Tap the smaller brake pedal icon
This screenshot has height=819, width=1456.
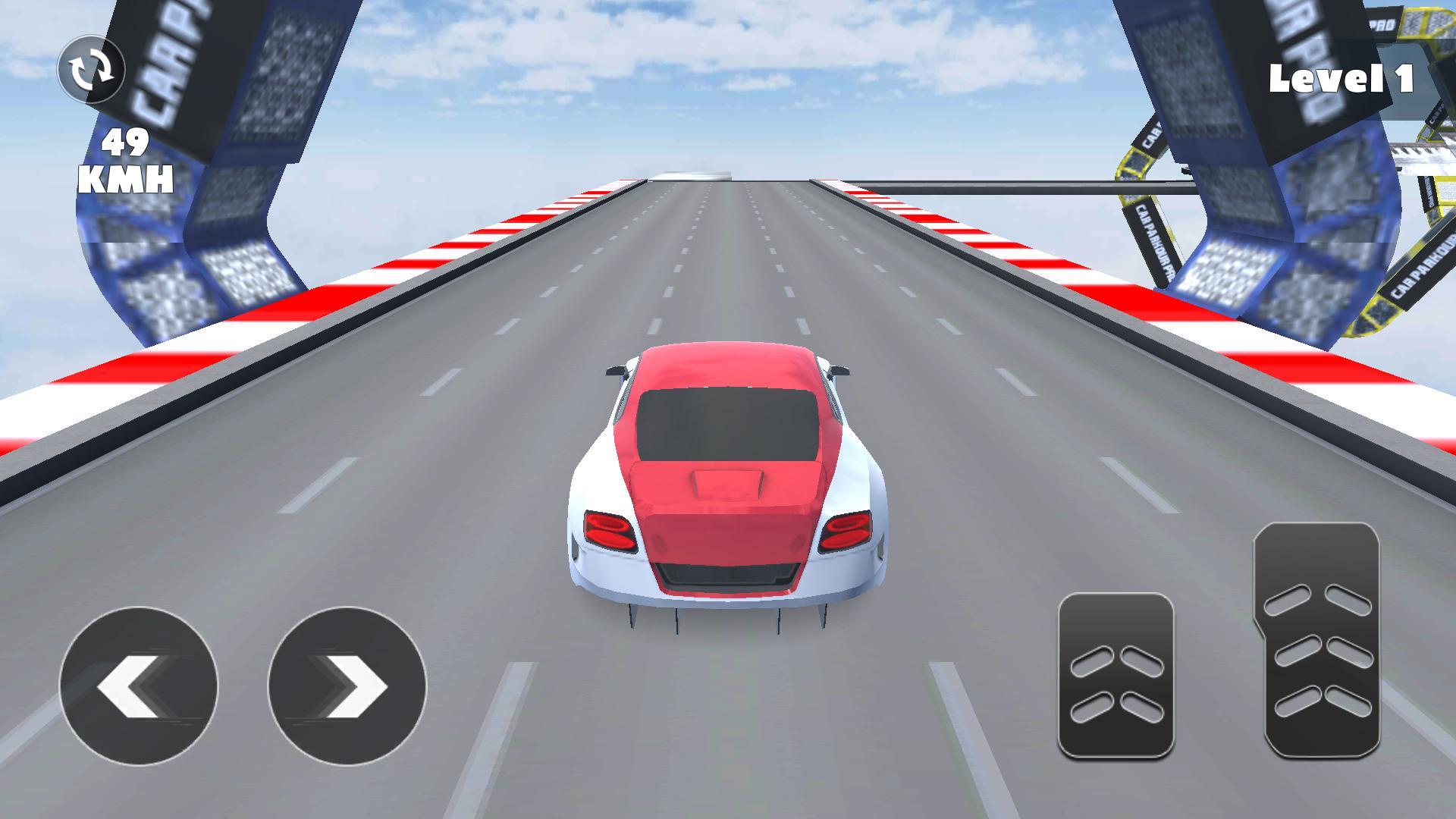click(x=1115, y=675)
